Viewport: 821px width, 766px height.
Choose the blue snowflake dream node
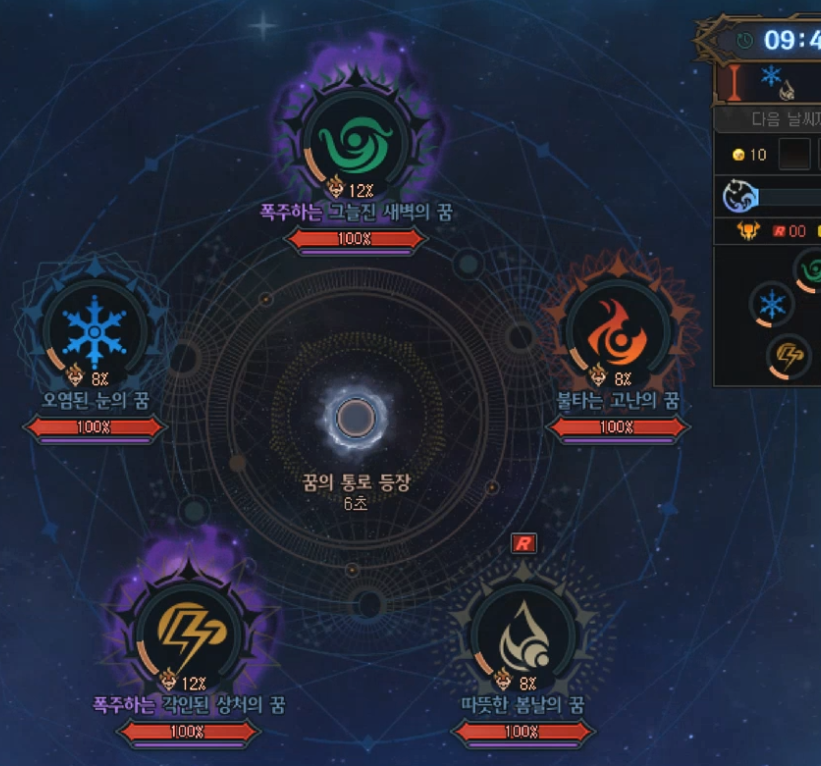[x=94, y=330]
